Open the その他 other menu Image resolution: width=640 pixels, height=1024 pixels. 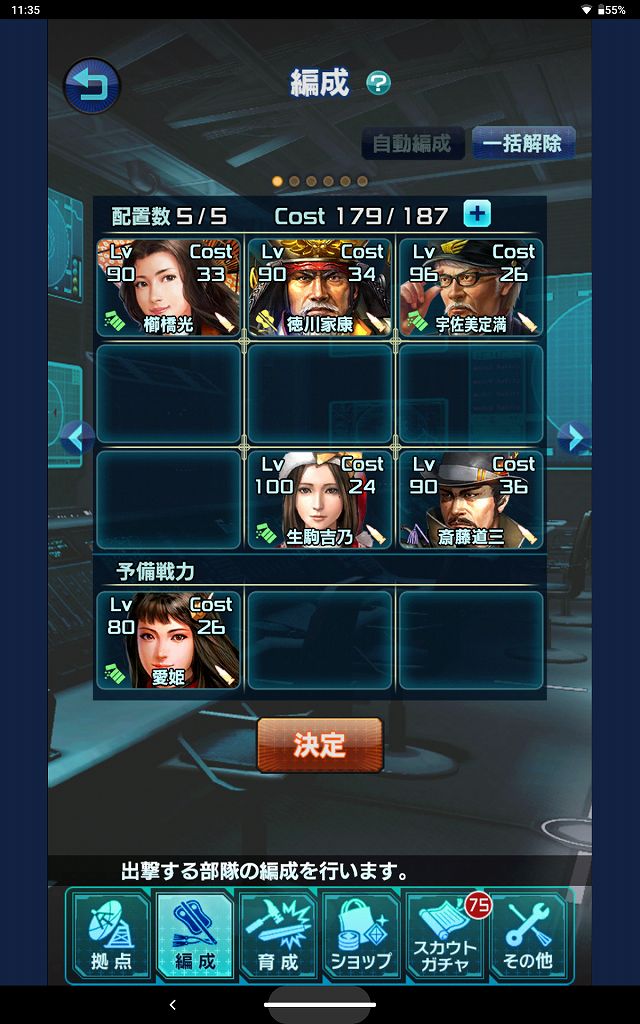tap(529, 935)
